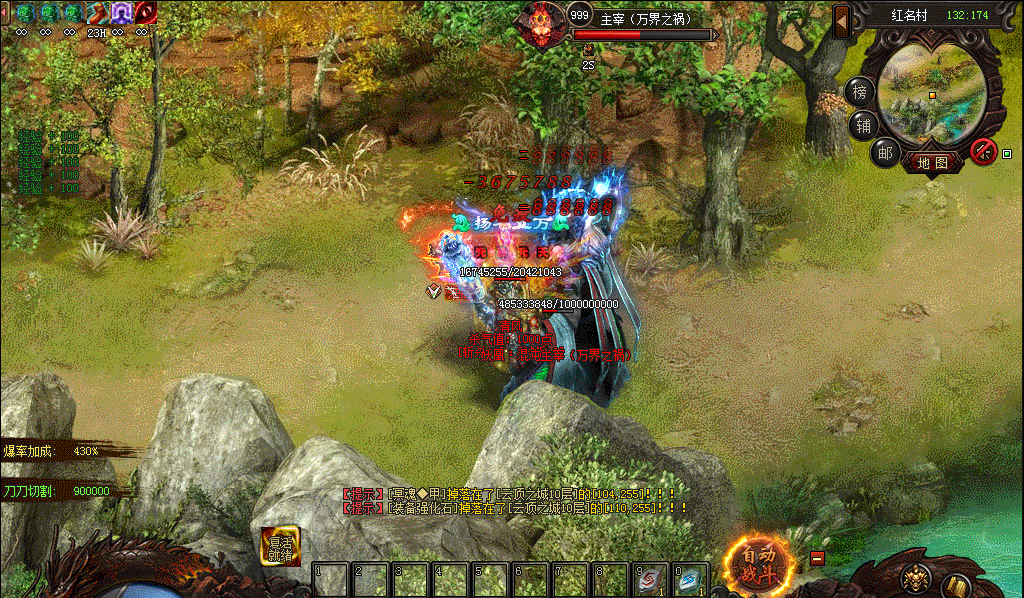Click the red minus button beside auto-battle
The height and width of the screenshot is (598, 1024).
coord(817,559)
